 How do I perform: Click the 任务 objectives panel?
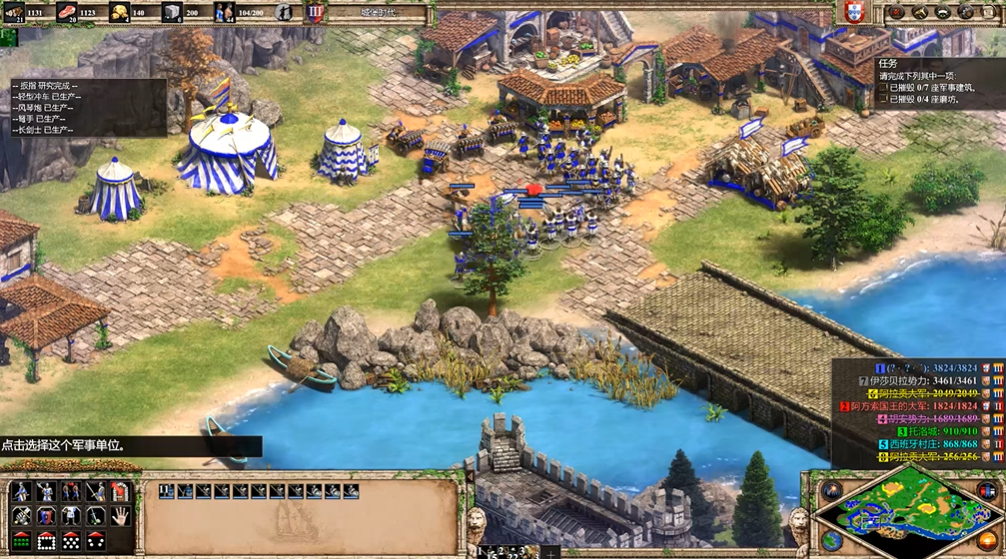pos(940,84)
